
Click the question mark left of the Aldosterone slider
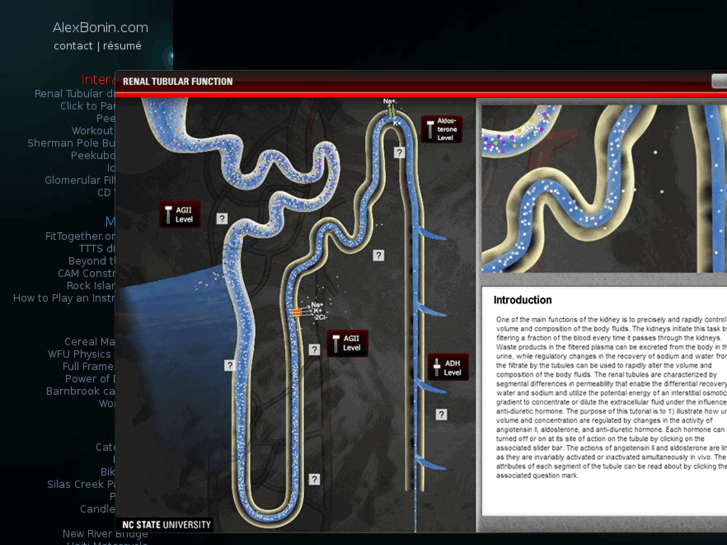(x=399, y=153)
